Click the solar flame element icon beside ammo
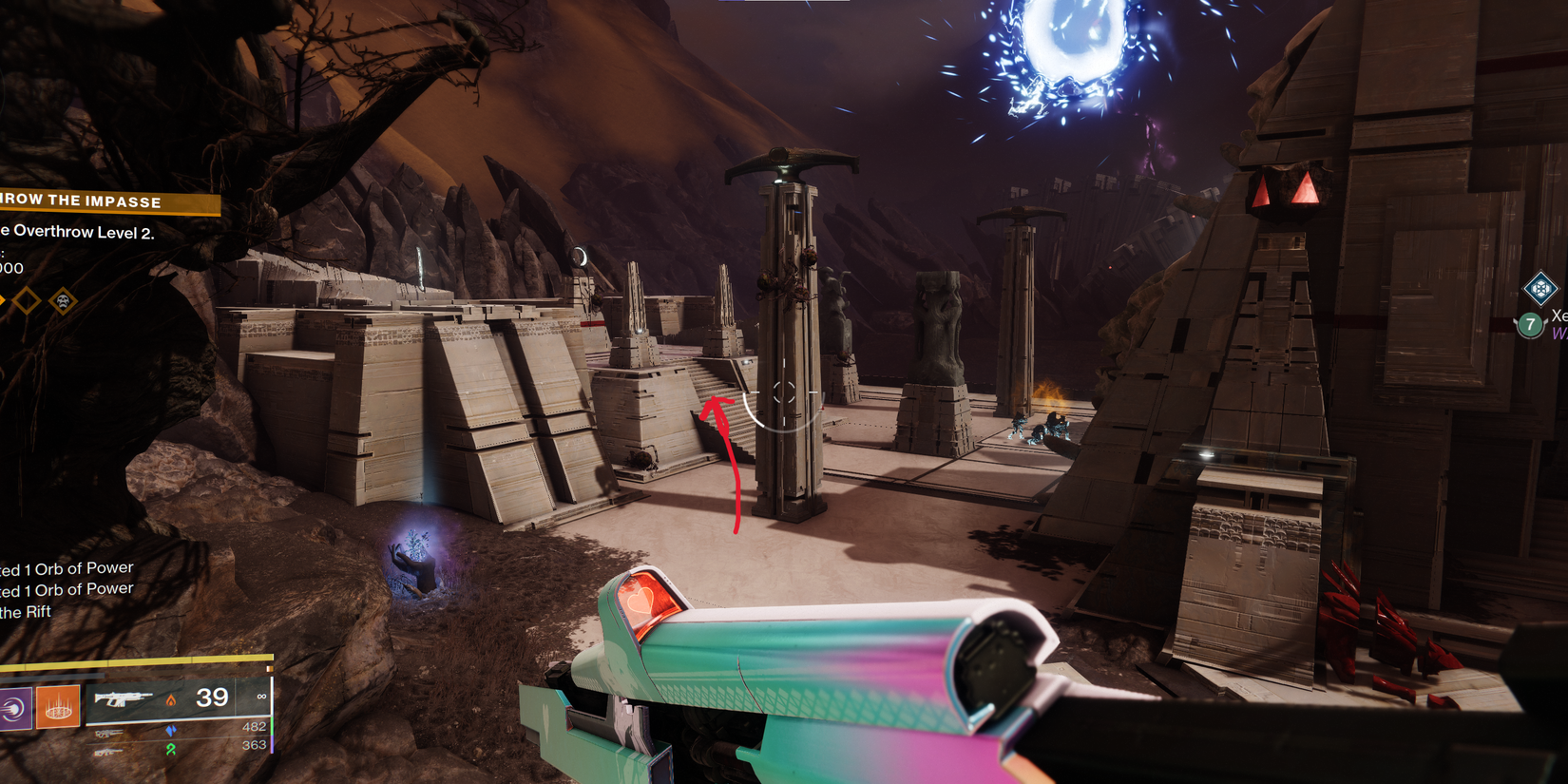1568x784 pixels. pyautogui.click(x=171, y=700)
